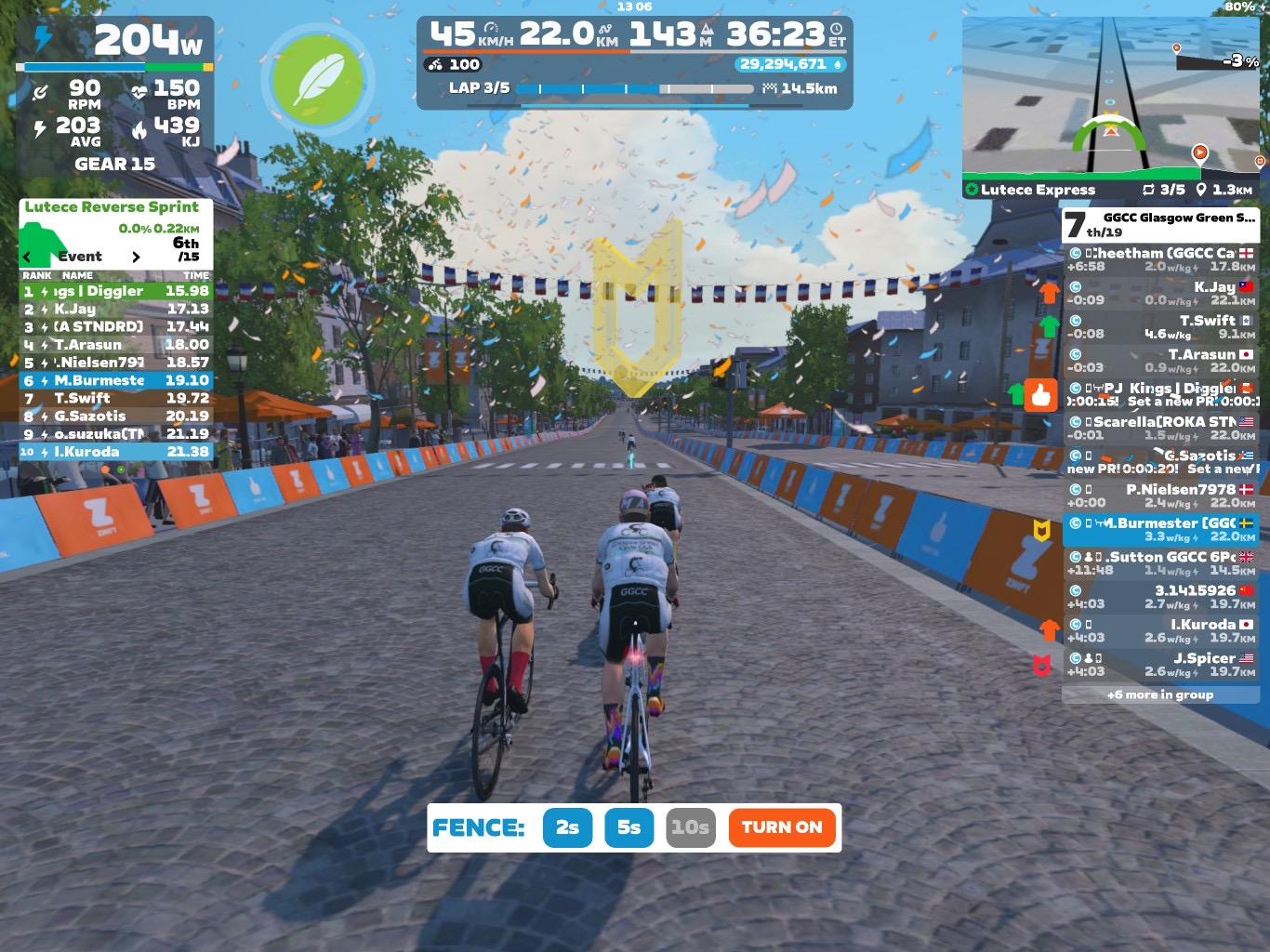Go to previous leaderboard with left arrow
Viewport: 1270px width, 952px height.
[27, 257]
